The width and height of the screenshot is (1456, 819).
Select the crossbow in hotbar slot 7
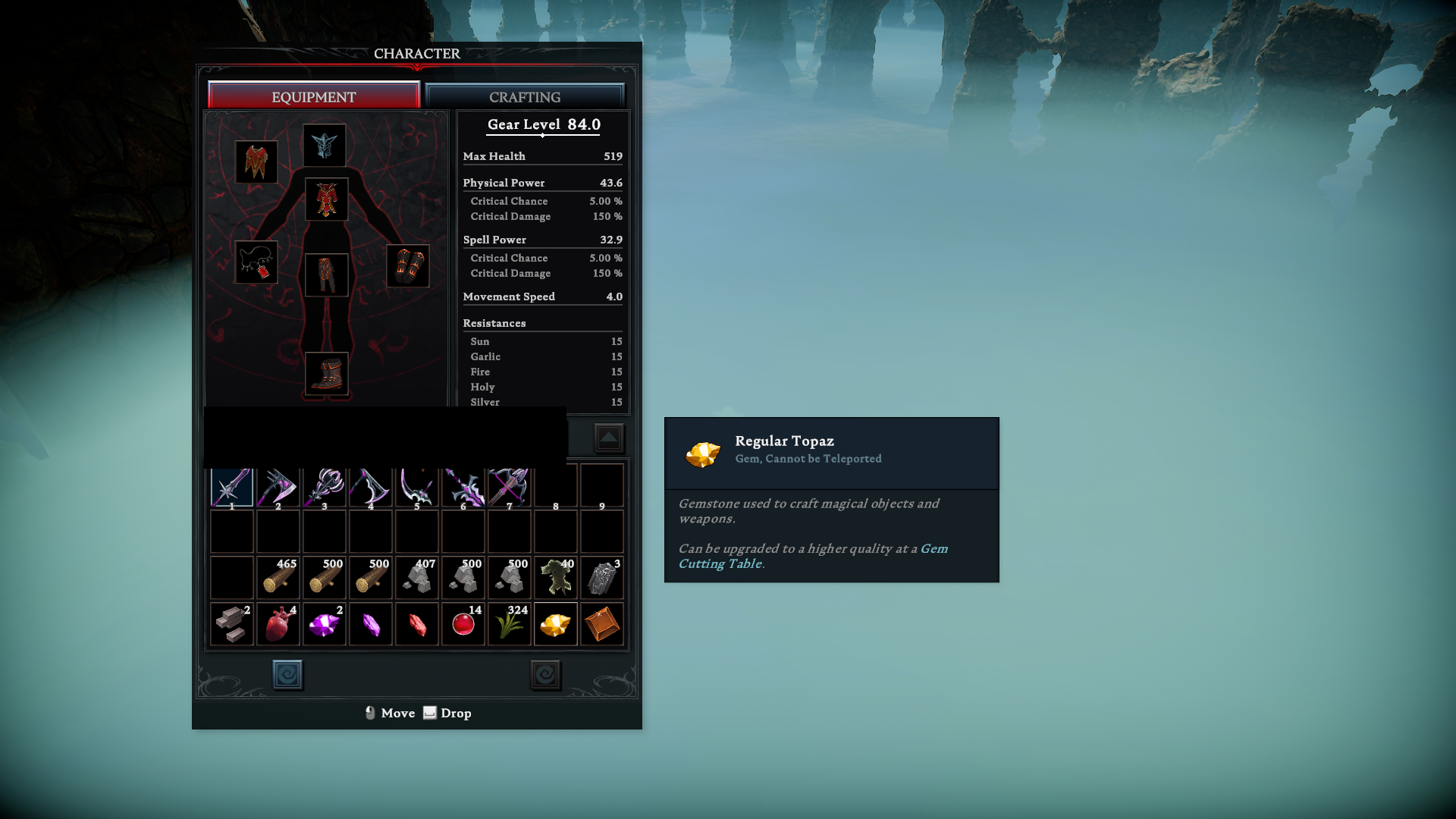[510, 487]
